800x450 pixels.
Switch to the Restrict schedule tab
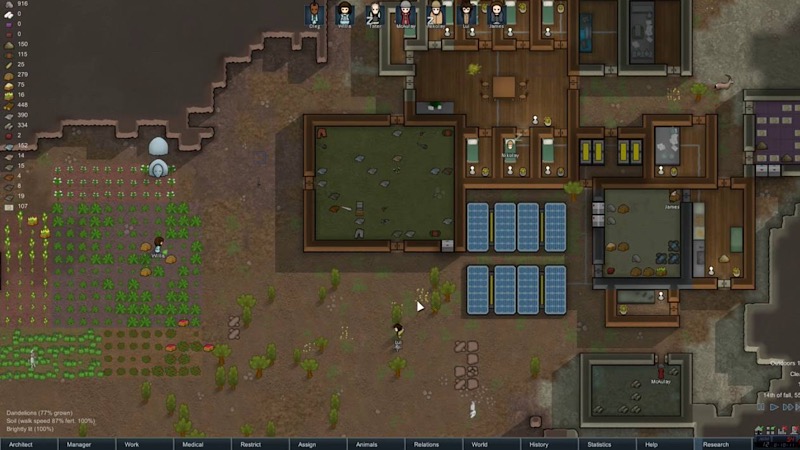[251, 444]
